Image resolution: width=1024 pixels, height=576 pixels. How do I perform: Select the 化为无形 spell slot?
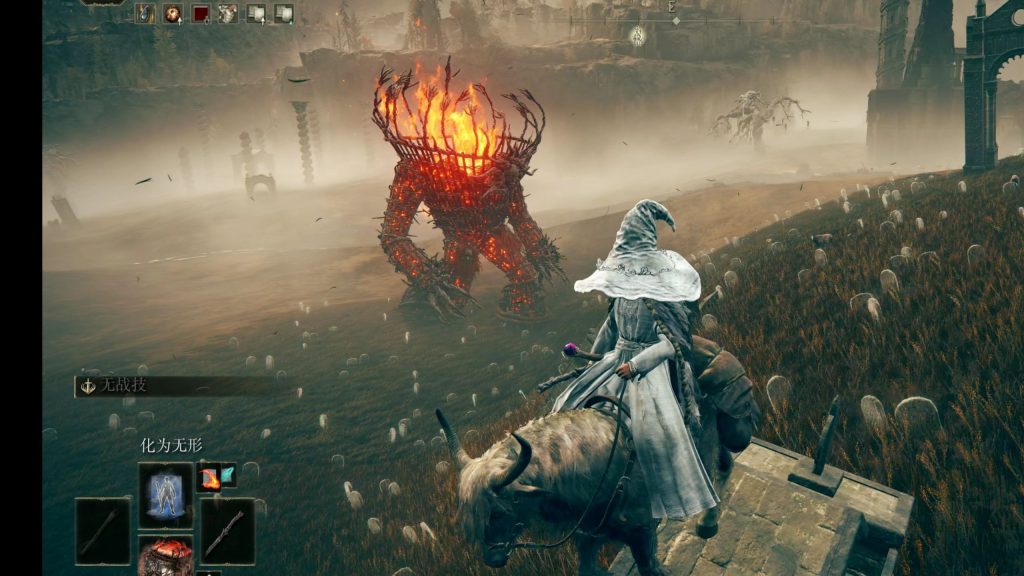point(165,495)
